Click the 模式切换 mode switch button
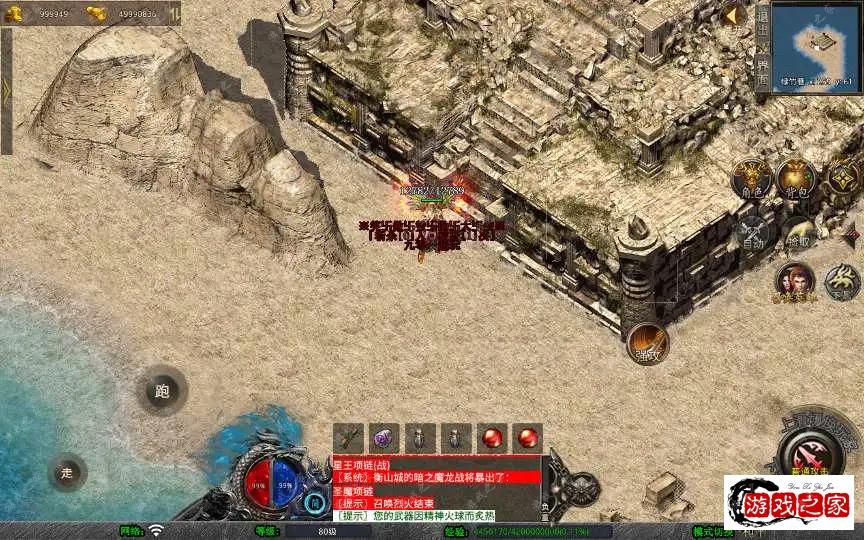 (714, 532)
